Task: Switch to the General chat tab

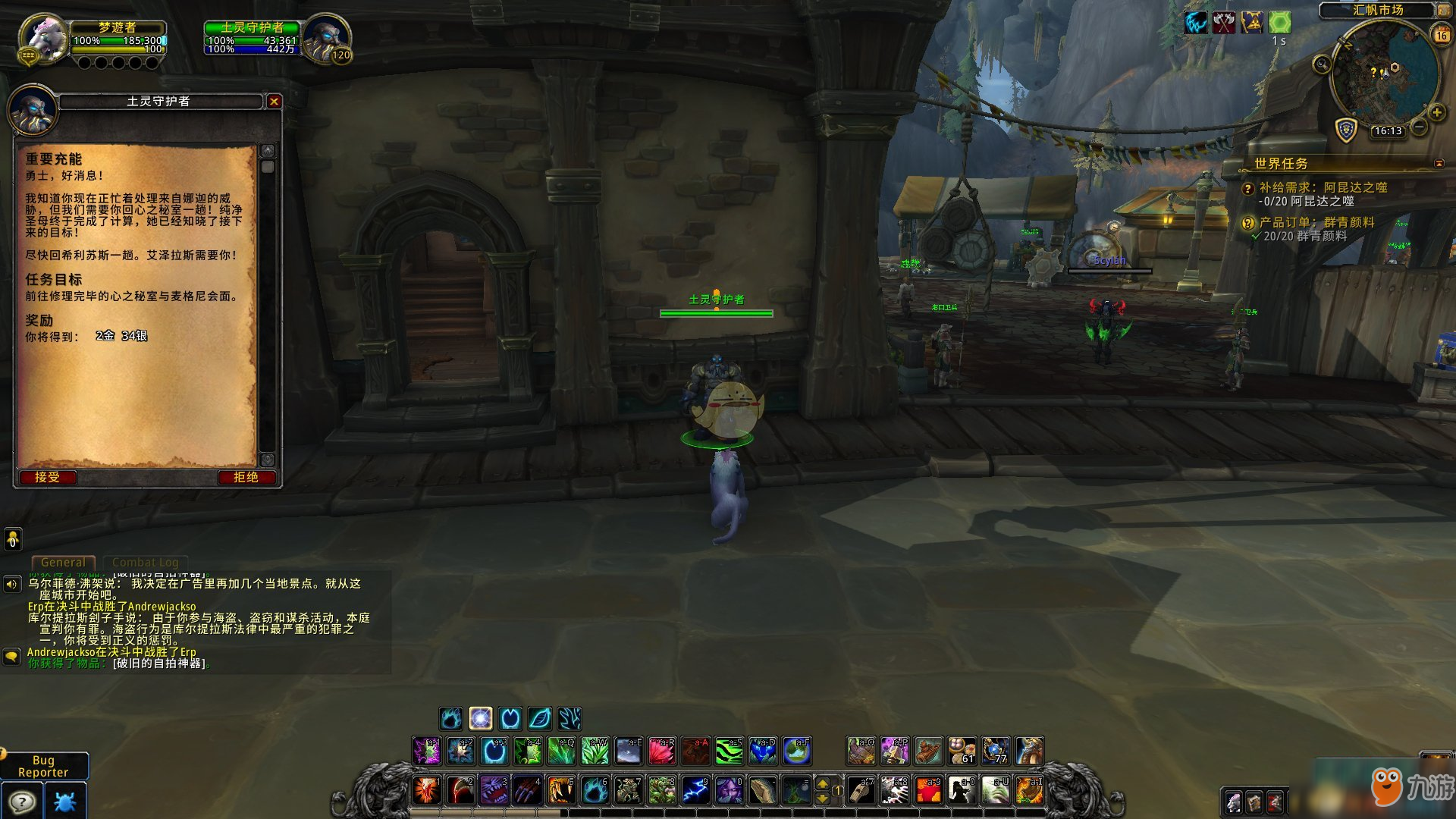Action: point(63,562)
